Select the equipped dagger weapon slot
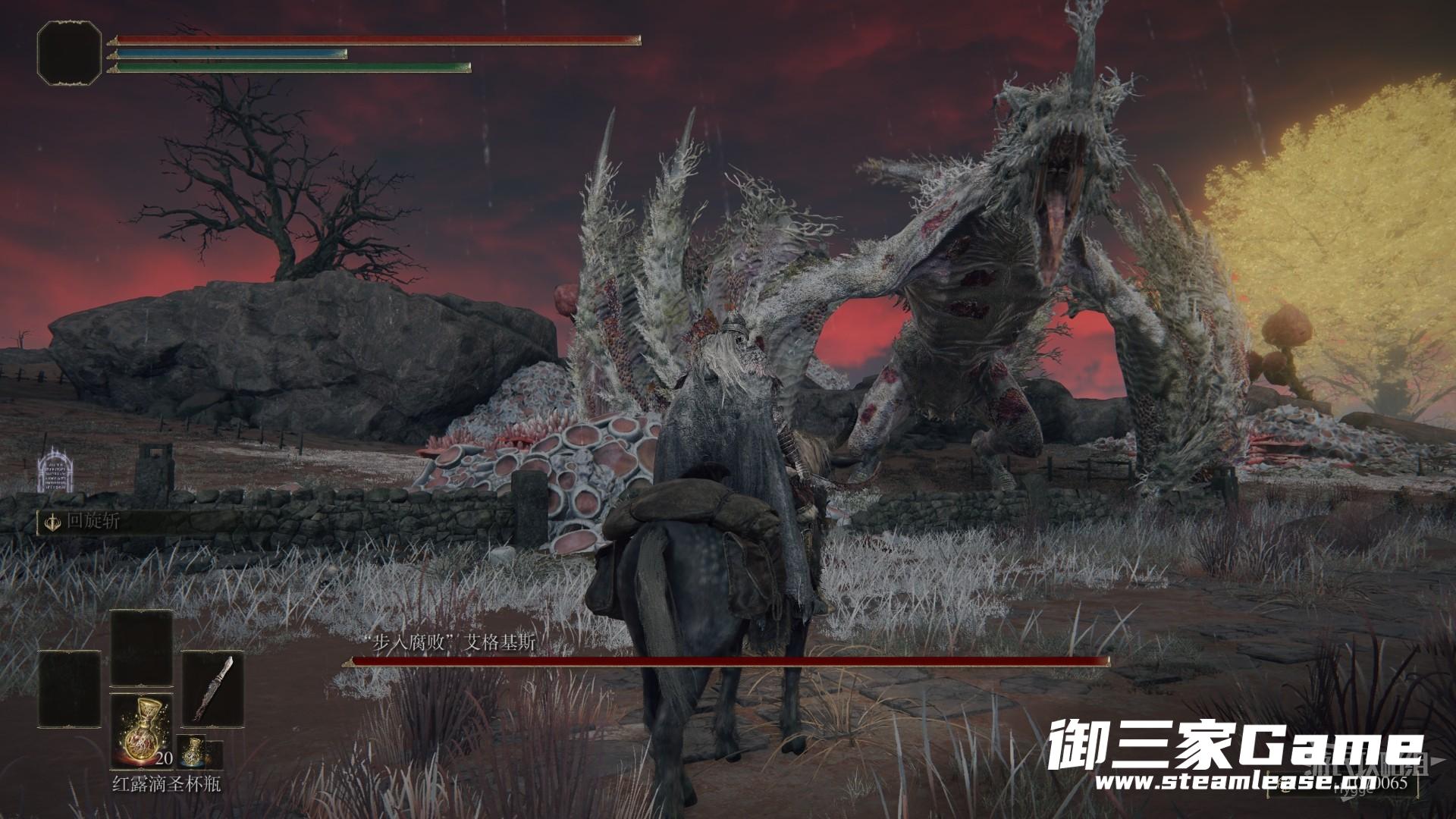This screenshot has height=819, width=1456. pos(213,688)
